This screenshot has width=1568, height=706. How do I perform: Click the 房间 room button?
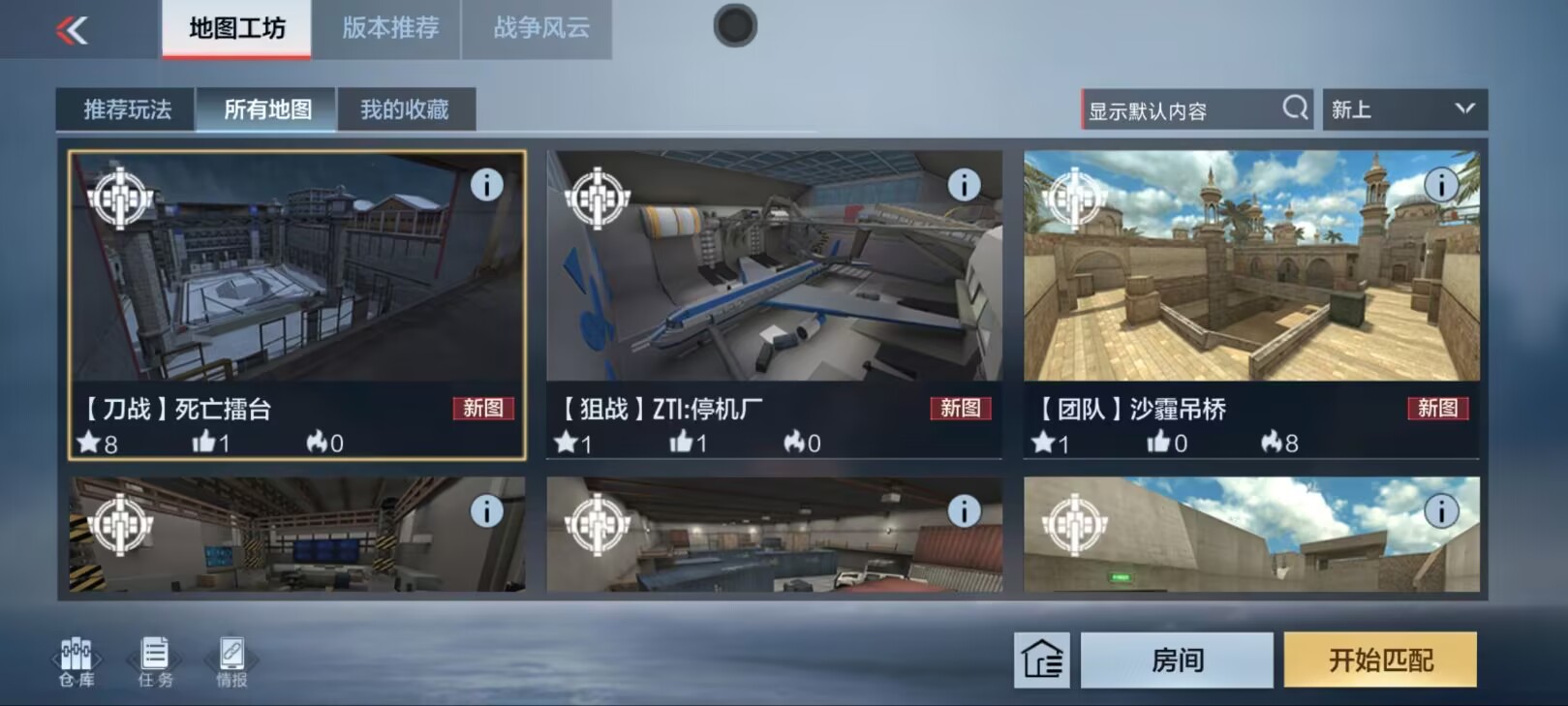pos(1175,660)
